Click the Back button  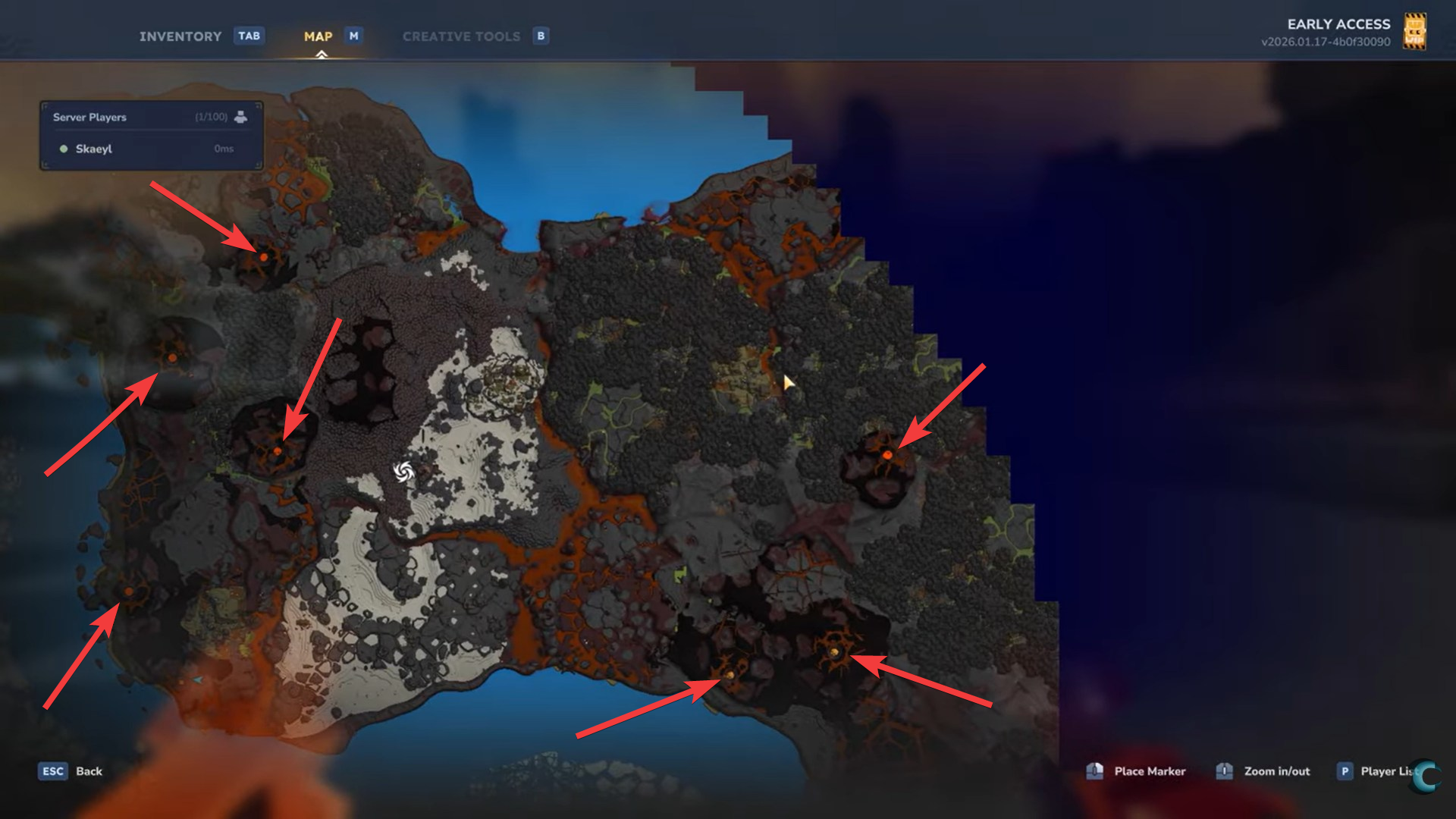click(x=89, y=771)
